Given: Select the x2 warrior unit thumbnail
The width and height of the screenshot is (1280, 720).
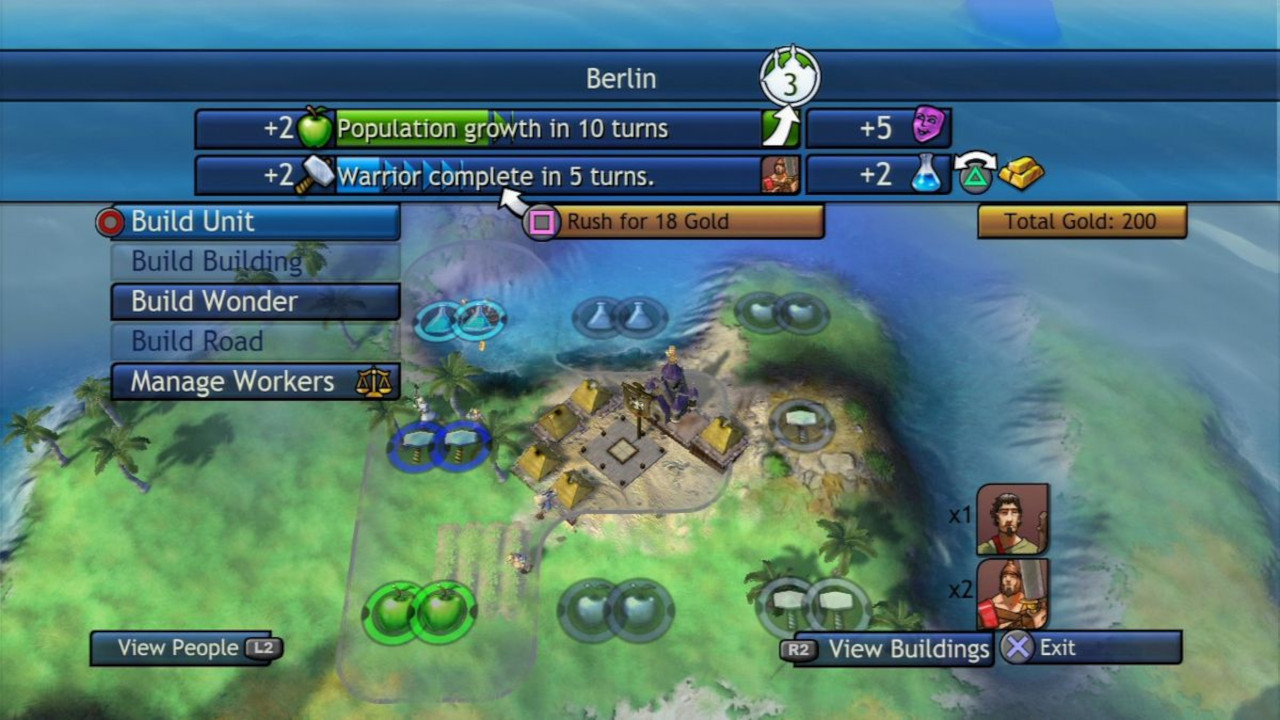Looking at the screenshot, I should [x=1013, y=593].
